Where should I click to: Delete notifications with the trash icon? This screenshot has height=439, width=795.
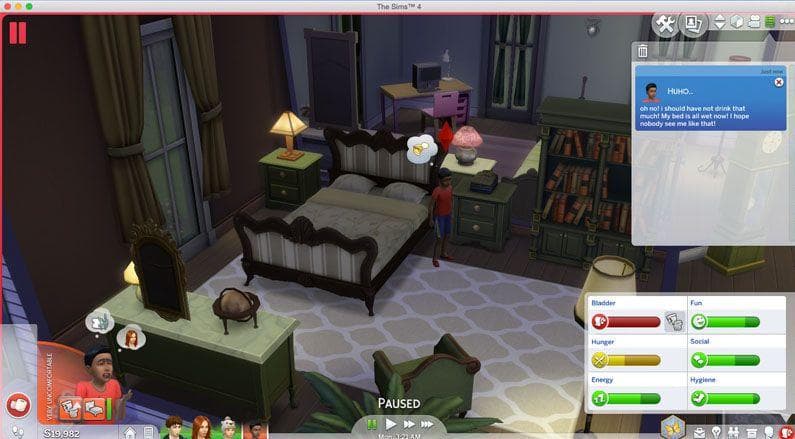click(x=642, y=51)
